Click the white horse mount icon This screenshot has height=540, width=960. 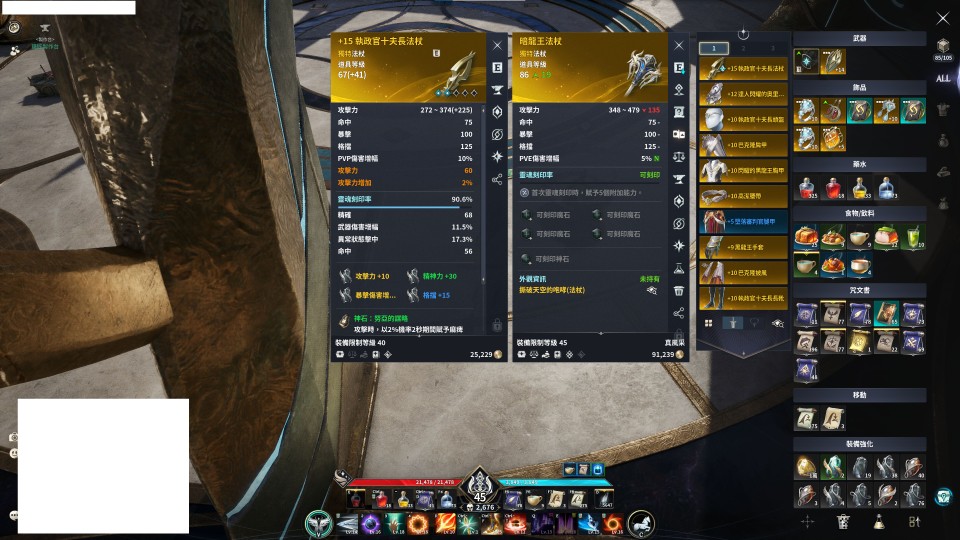641,522
